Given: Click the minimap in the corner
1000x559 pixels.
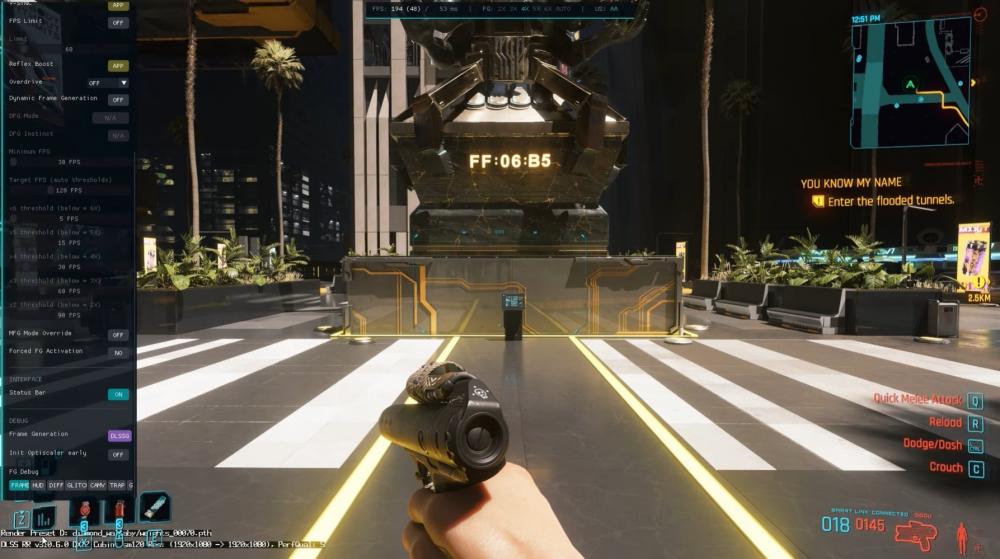Looking at the screenshot, I should [909, 83].
